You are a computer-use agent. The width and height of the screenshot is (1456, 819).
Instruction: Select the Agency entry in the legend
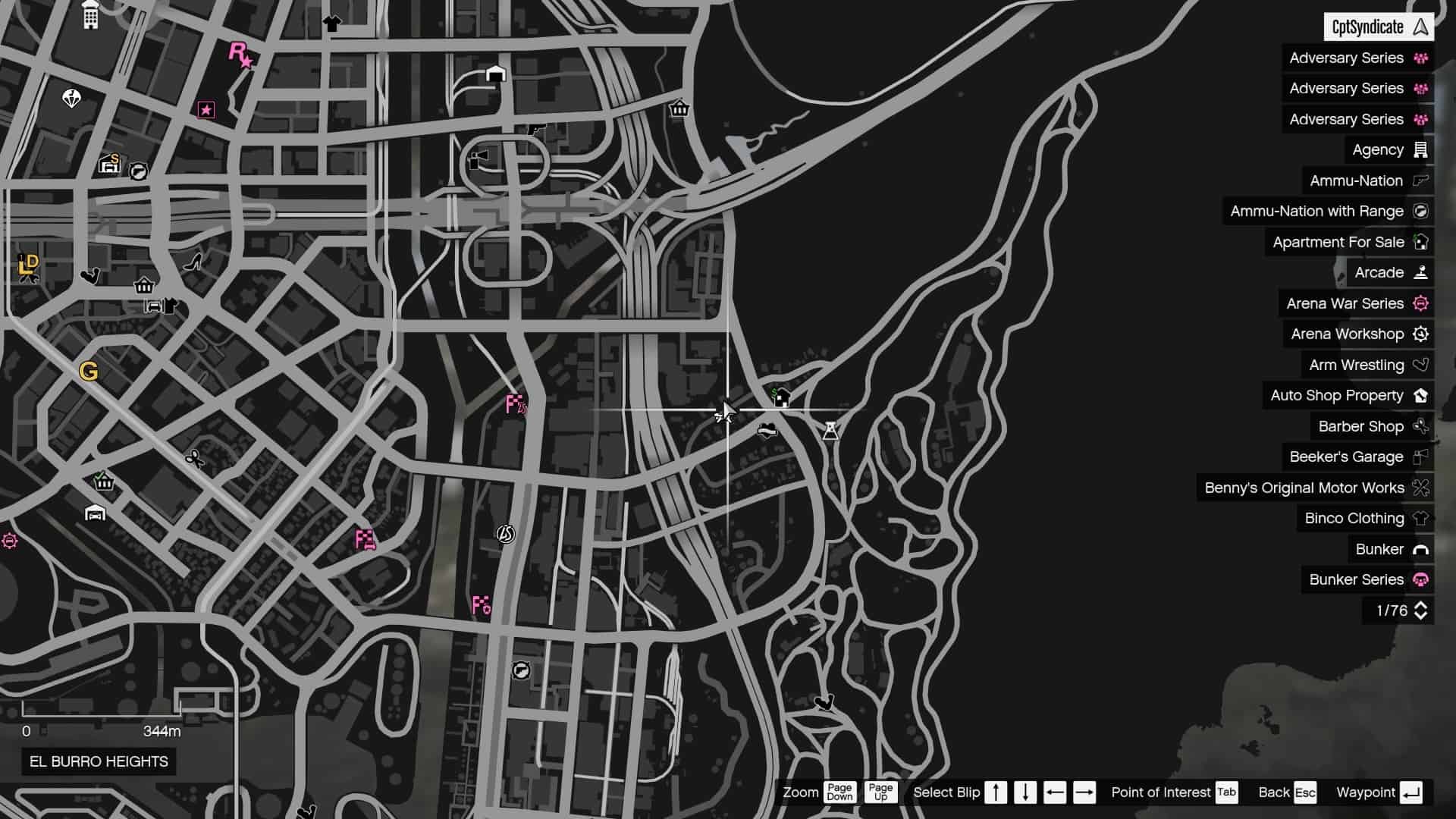pos(1378,149)
